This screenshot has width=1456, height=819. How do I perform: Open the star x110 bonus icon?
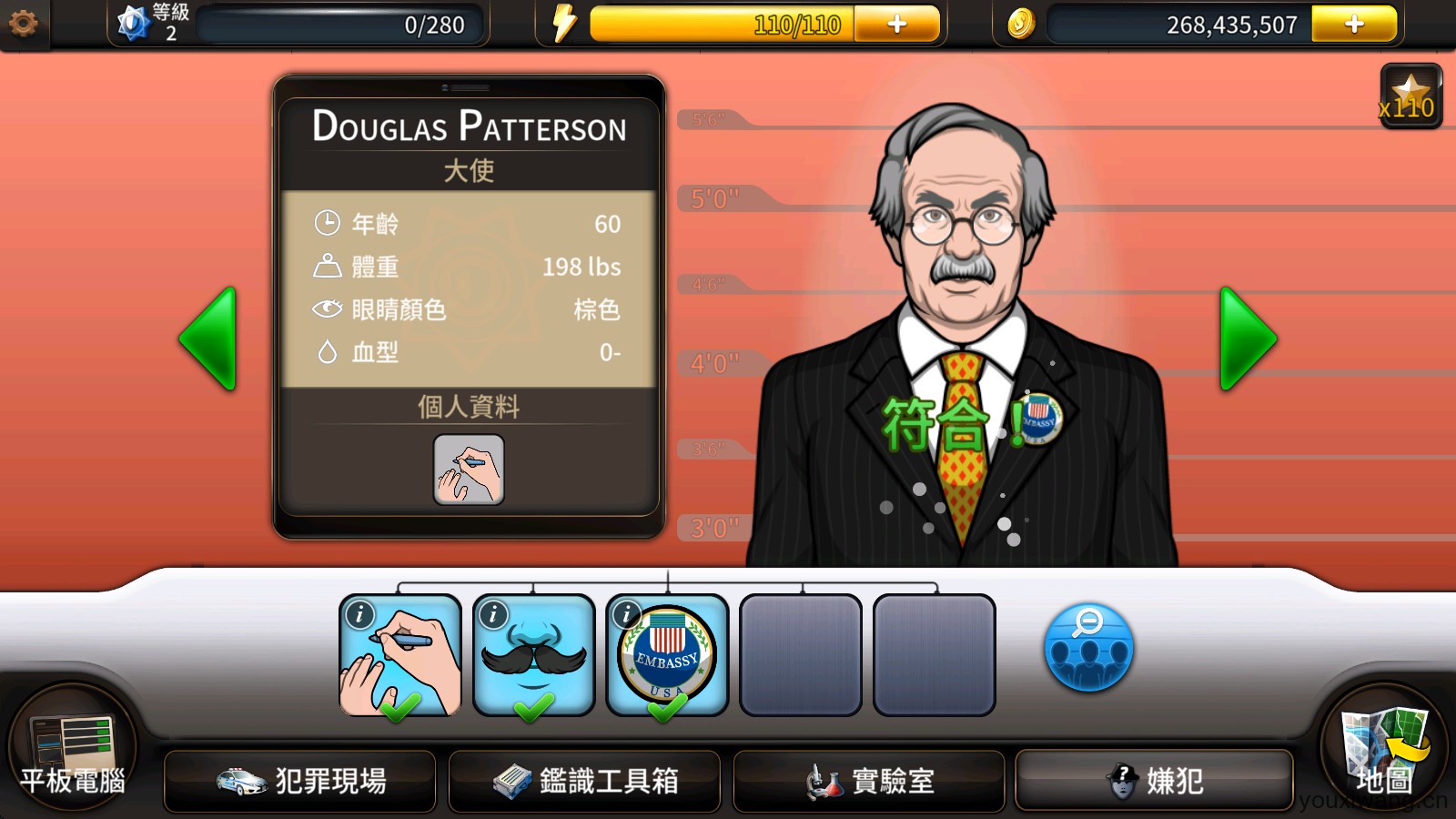(x=1410, y=96)
